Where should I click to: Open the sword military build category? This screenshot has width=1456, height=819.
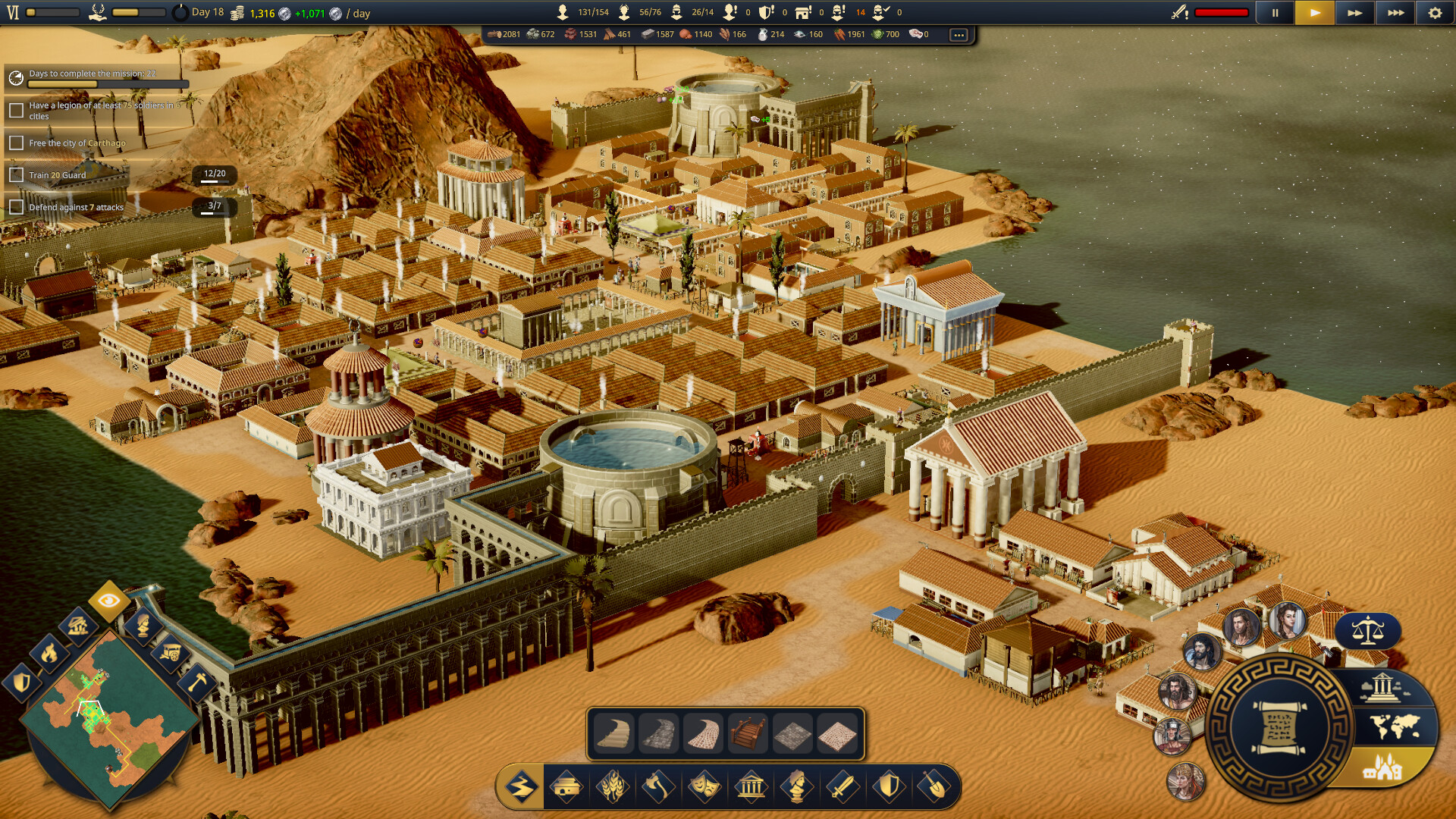(x=842, y=786)
